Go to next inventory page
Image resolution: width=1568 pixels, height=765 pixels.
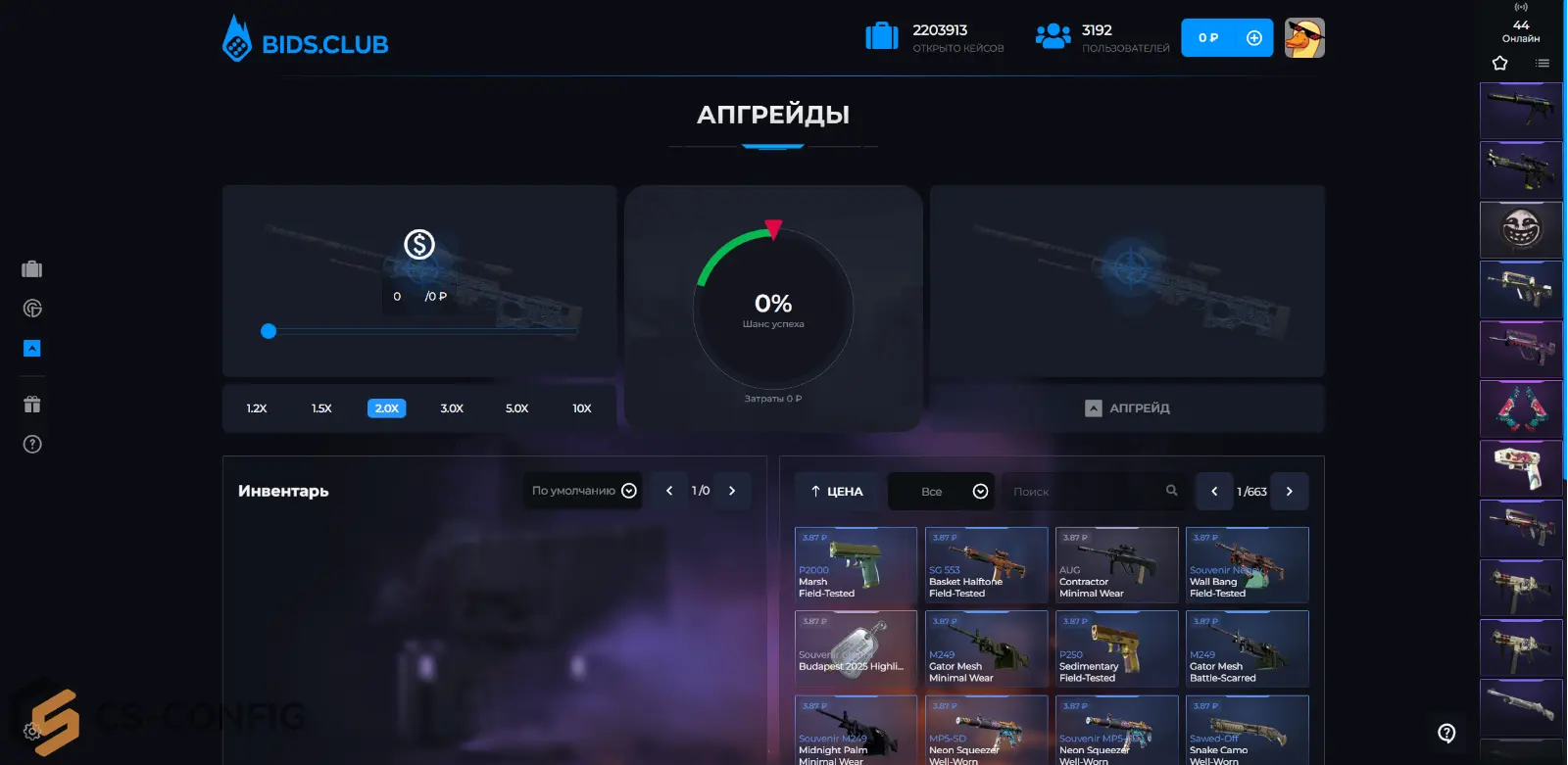point(732,491)
